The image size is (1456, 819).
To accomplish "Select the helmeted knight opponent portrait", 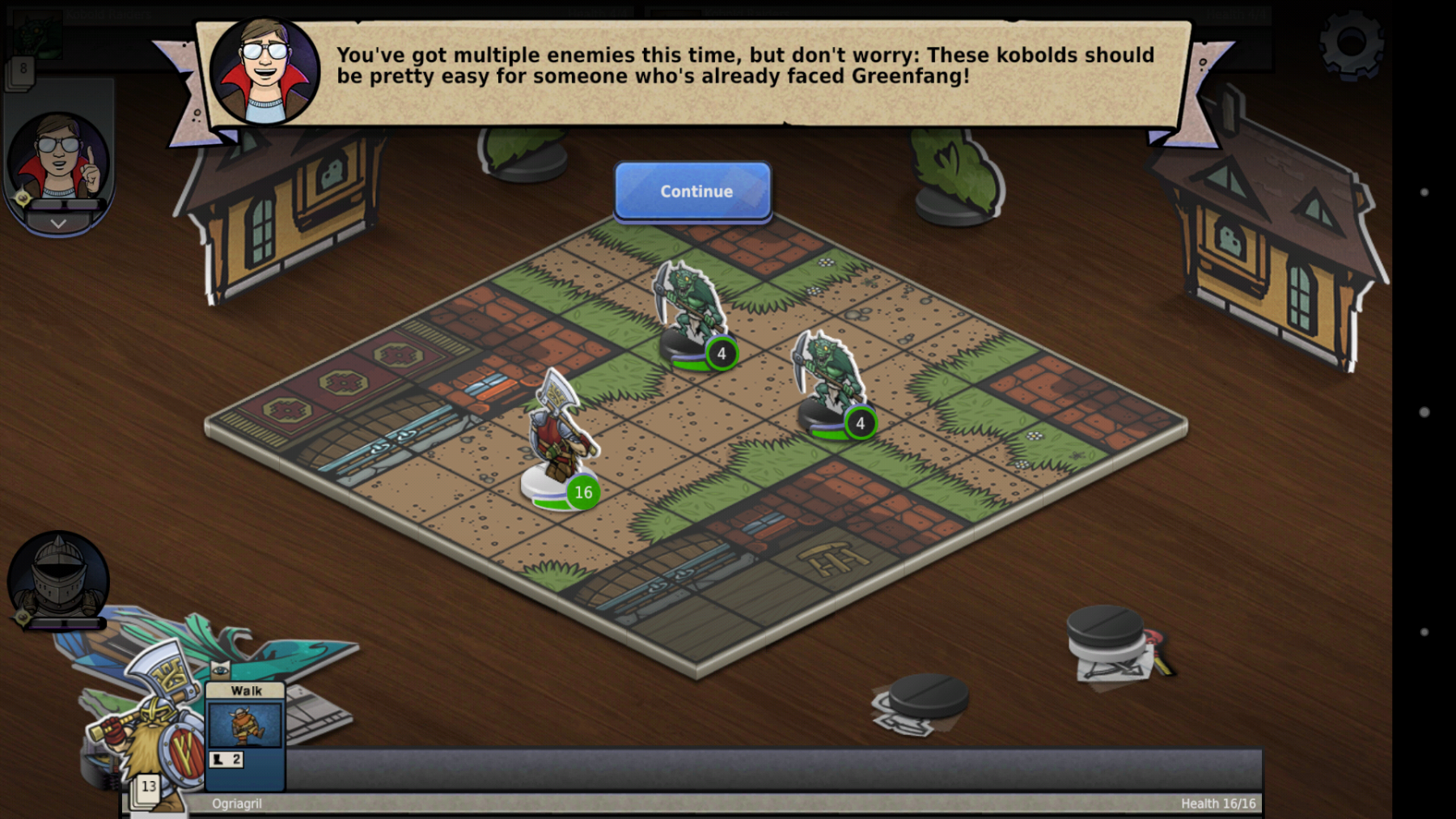I will 57,578.
